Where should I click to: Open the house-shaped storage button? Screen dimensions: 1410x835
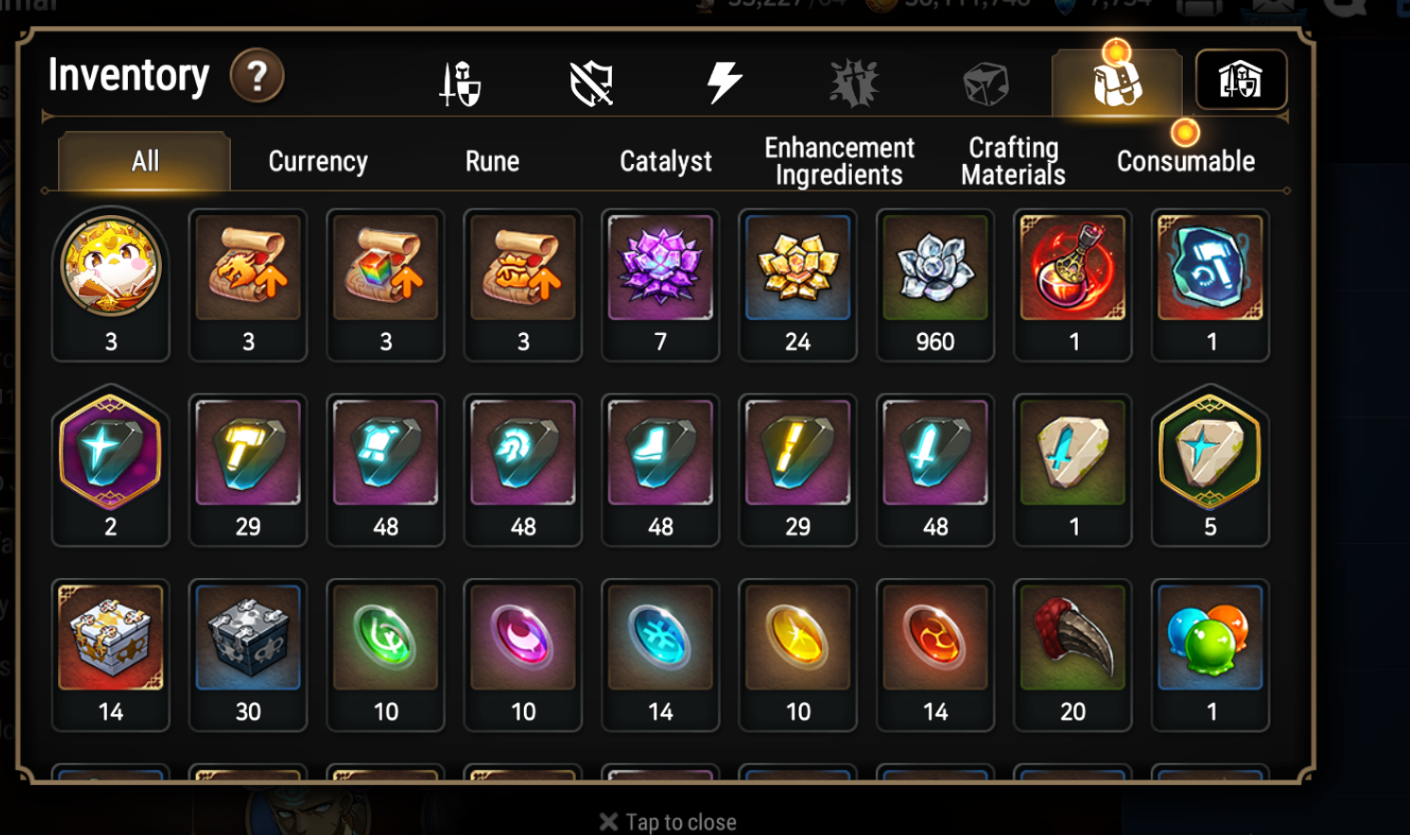point(1241,80)
